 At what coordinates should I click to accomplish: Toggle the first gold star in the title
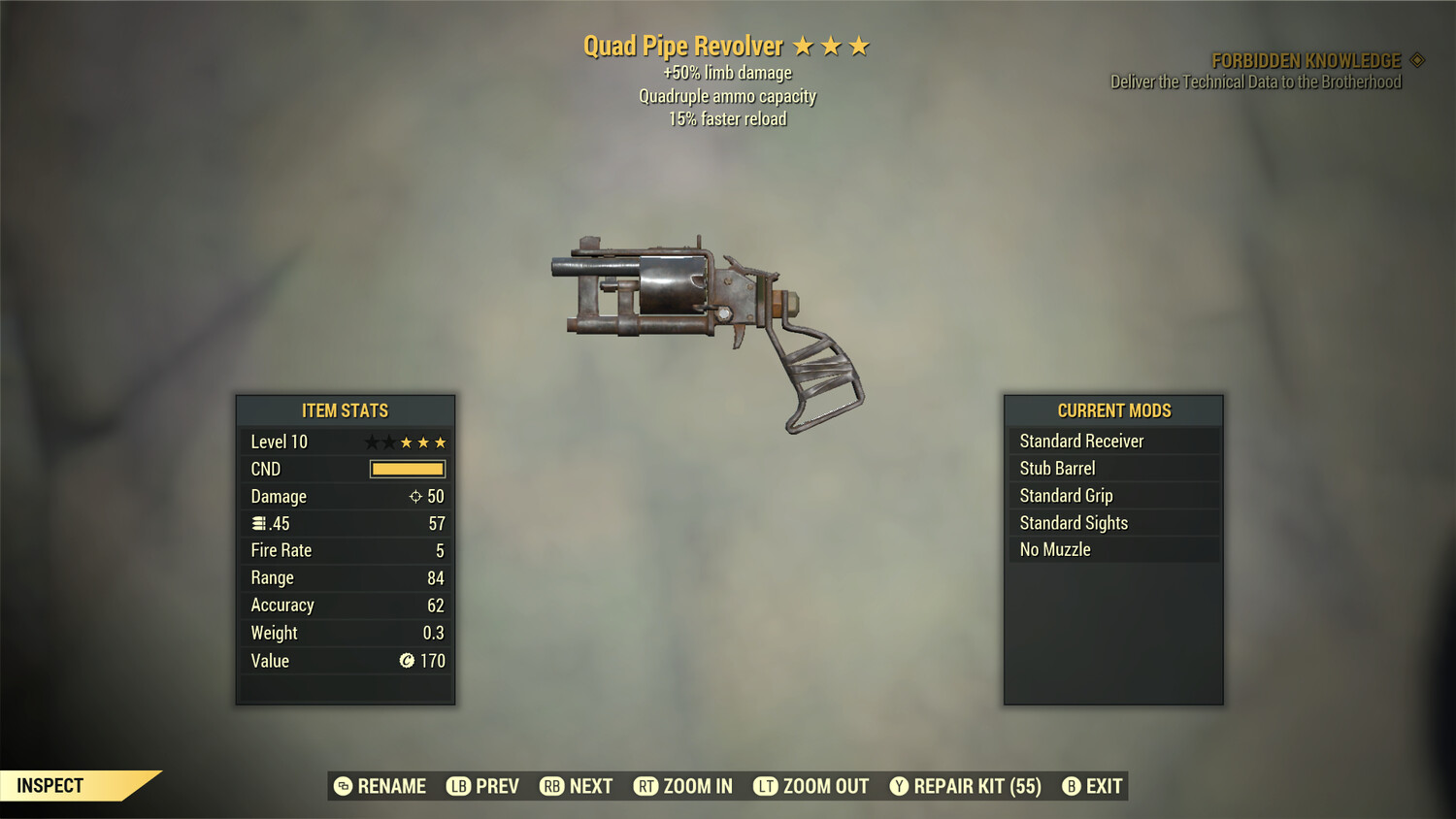tap(806, 45)
